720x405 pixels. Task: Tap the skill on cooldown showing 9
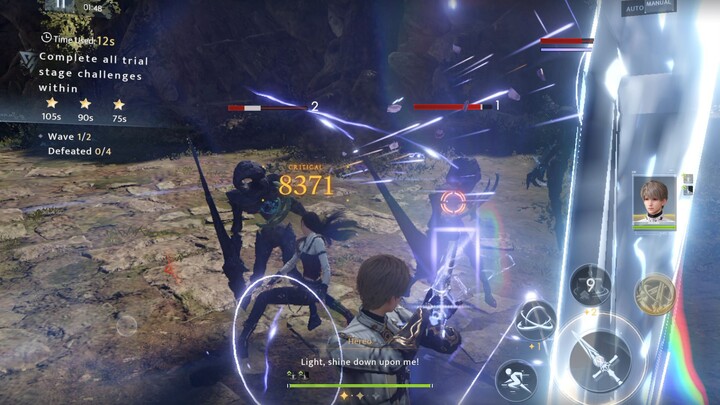(590, 285)
